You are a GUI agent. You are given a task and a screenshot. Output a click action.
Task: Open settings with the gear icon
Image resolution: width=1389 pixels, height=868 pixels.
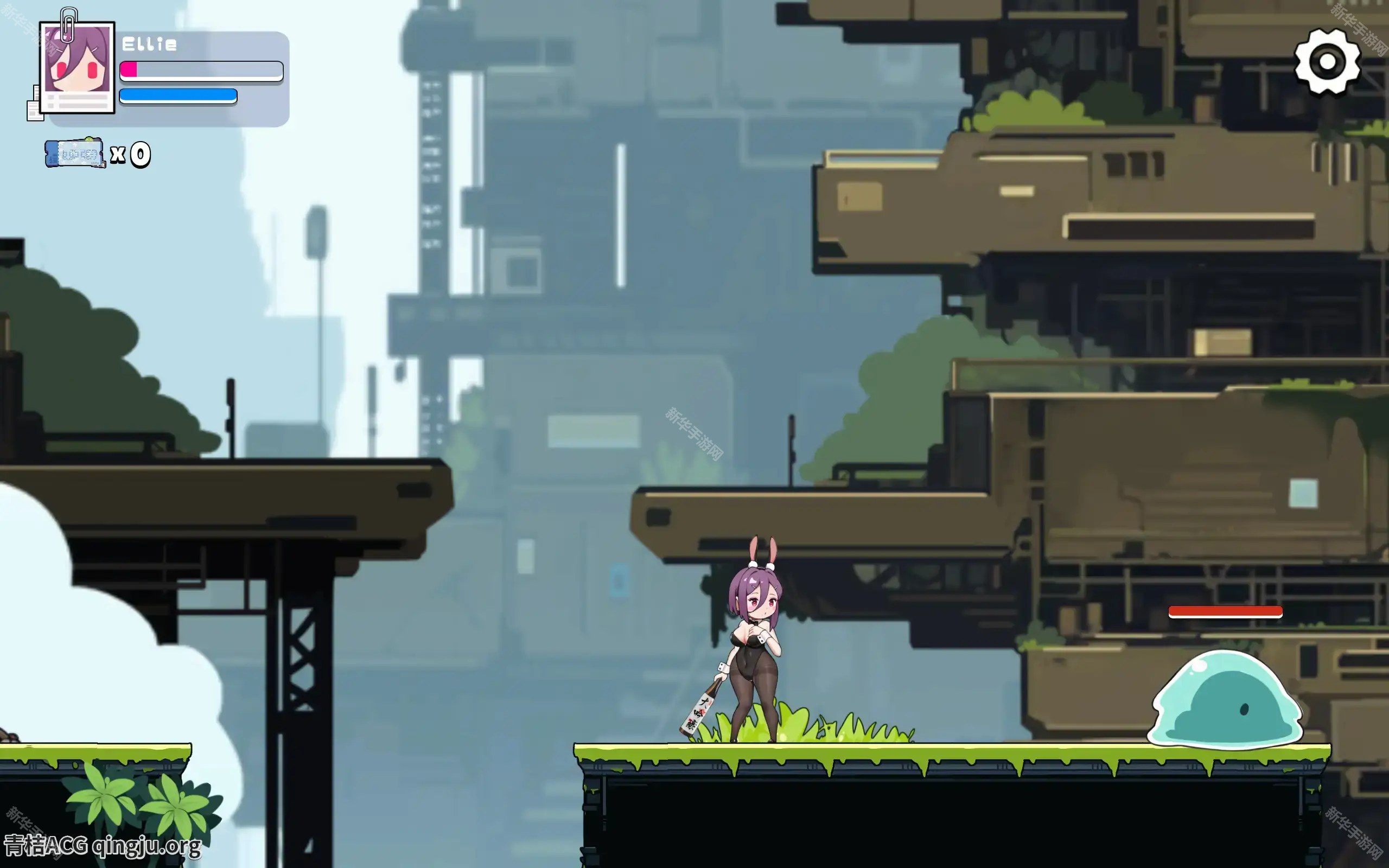click(x=1327, y=61)
